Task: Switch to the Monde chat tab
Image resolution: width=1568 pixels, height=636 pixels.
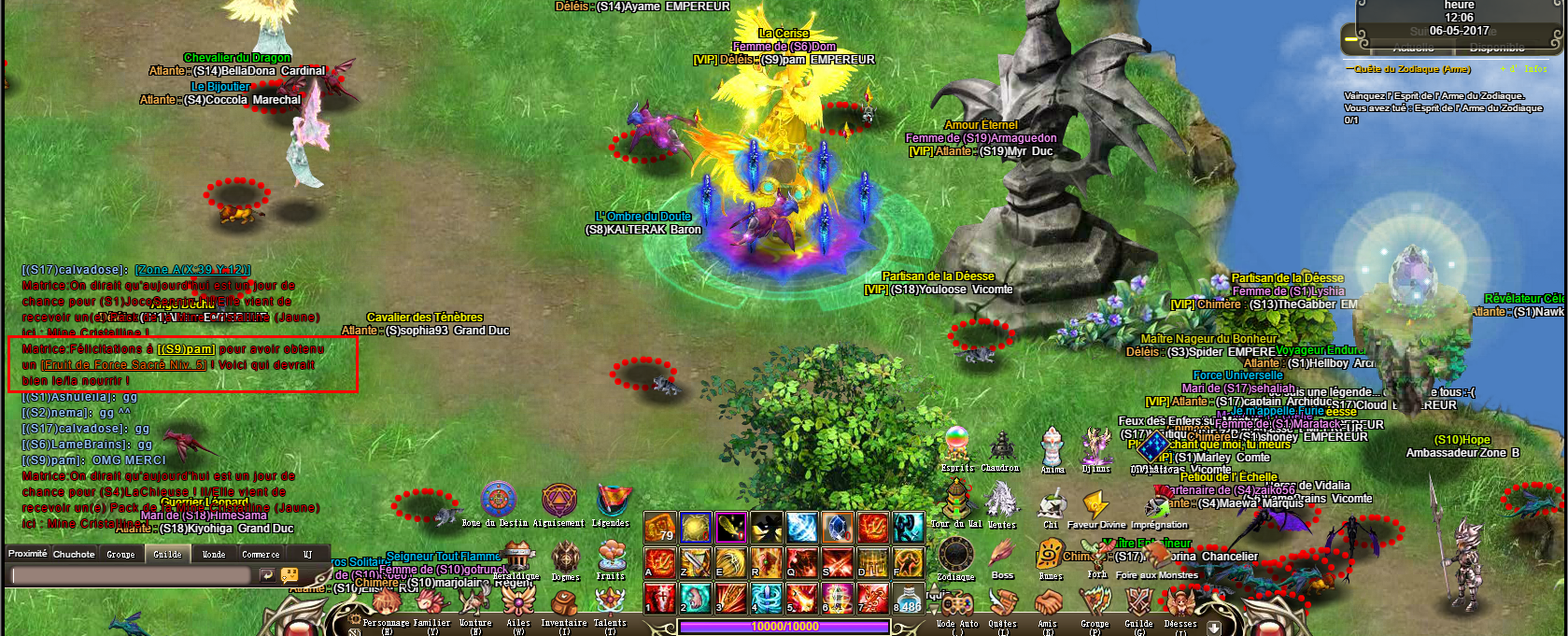Action: (214, 555)
